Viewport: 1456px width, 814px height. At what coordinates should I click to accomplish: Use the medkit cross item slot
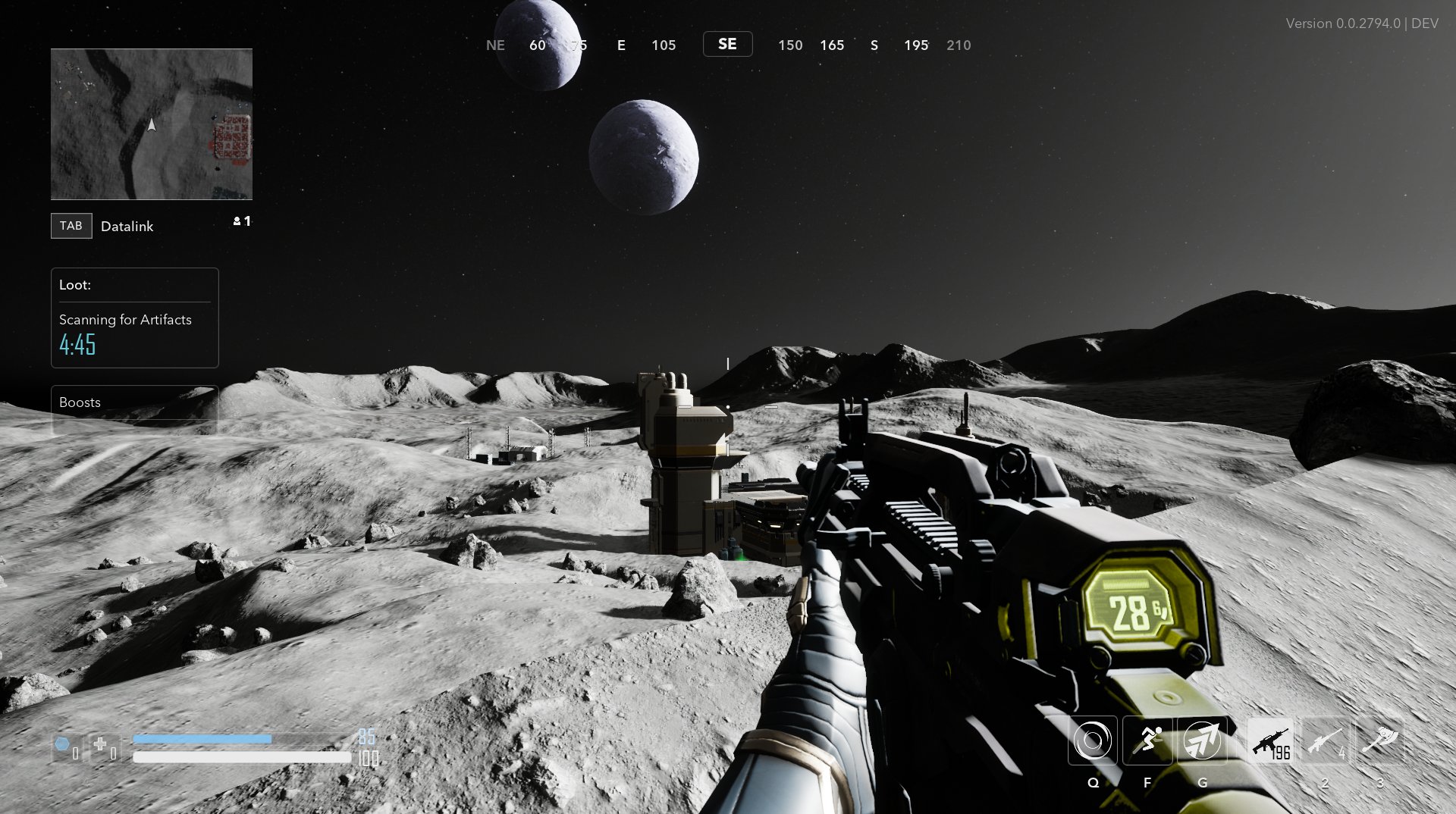[102, 747]
